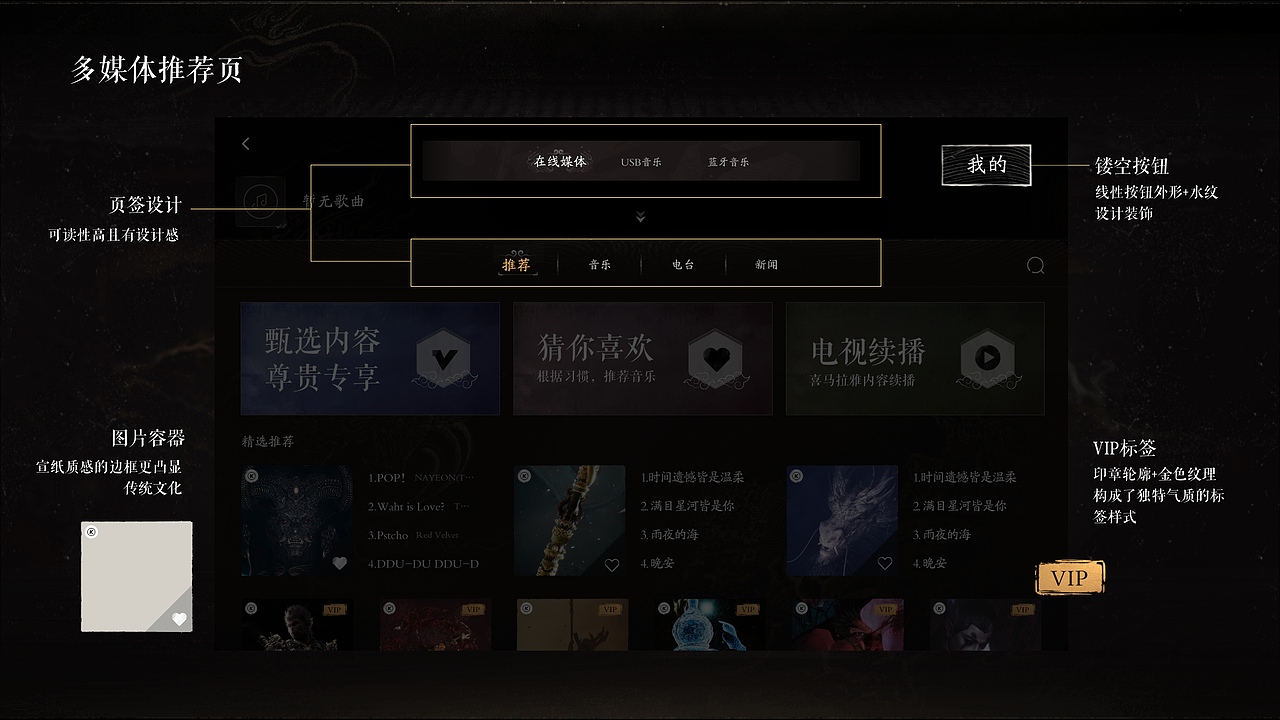
Task: Select the 音乐 category tab
Action: coord(599,264)
